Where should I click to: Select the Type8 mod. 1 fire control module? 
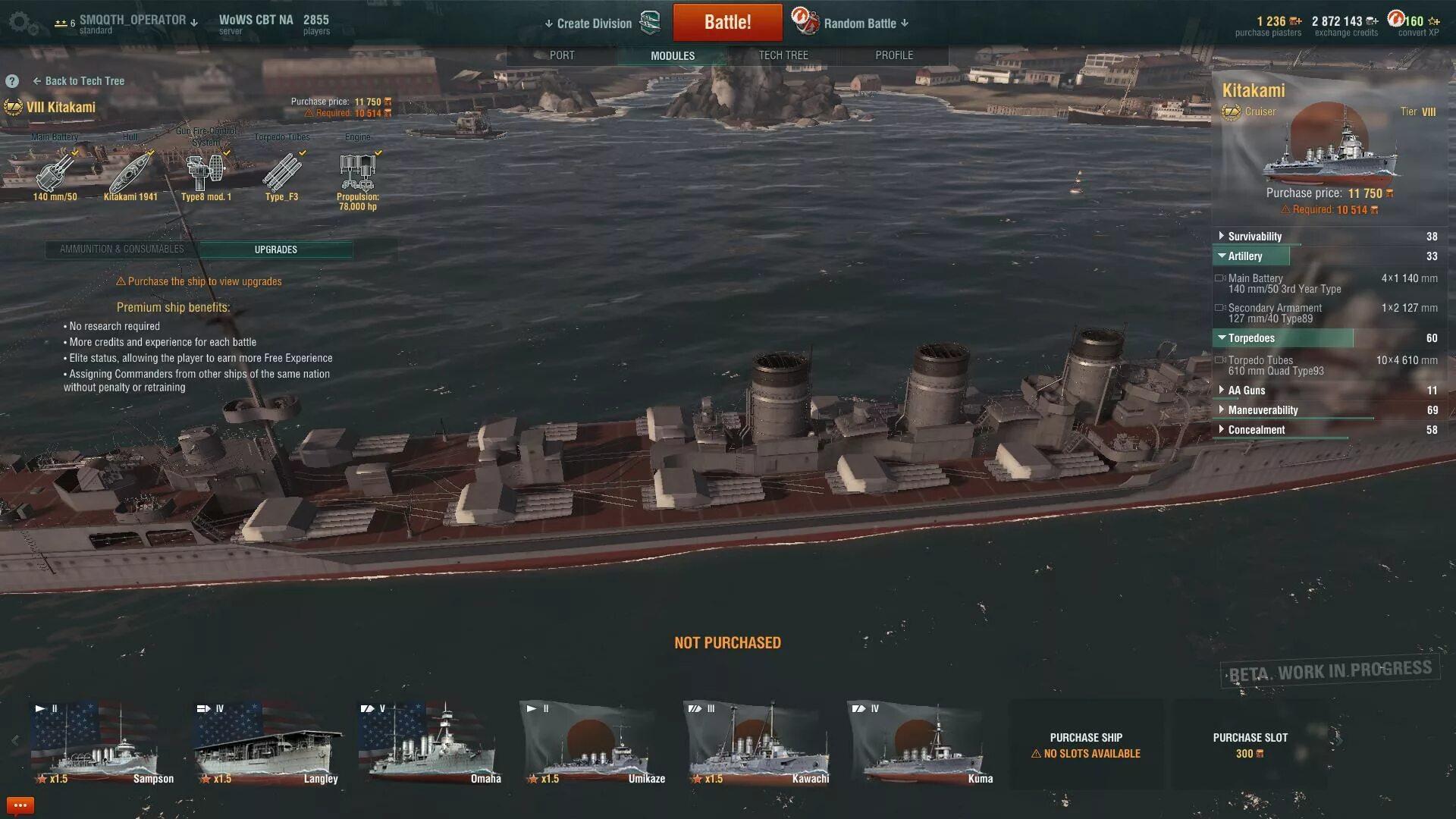(x=206, y=174)
